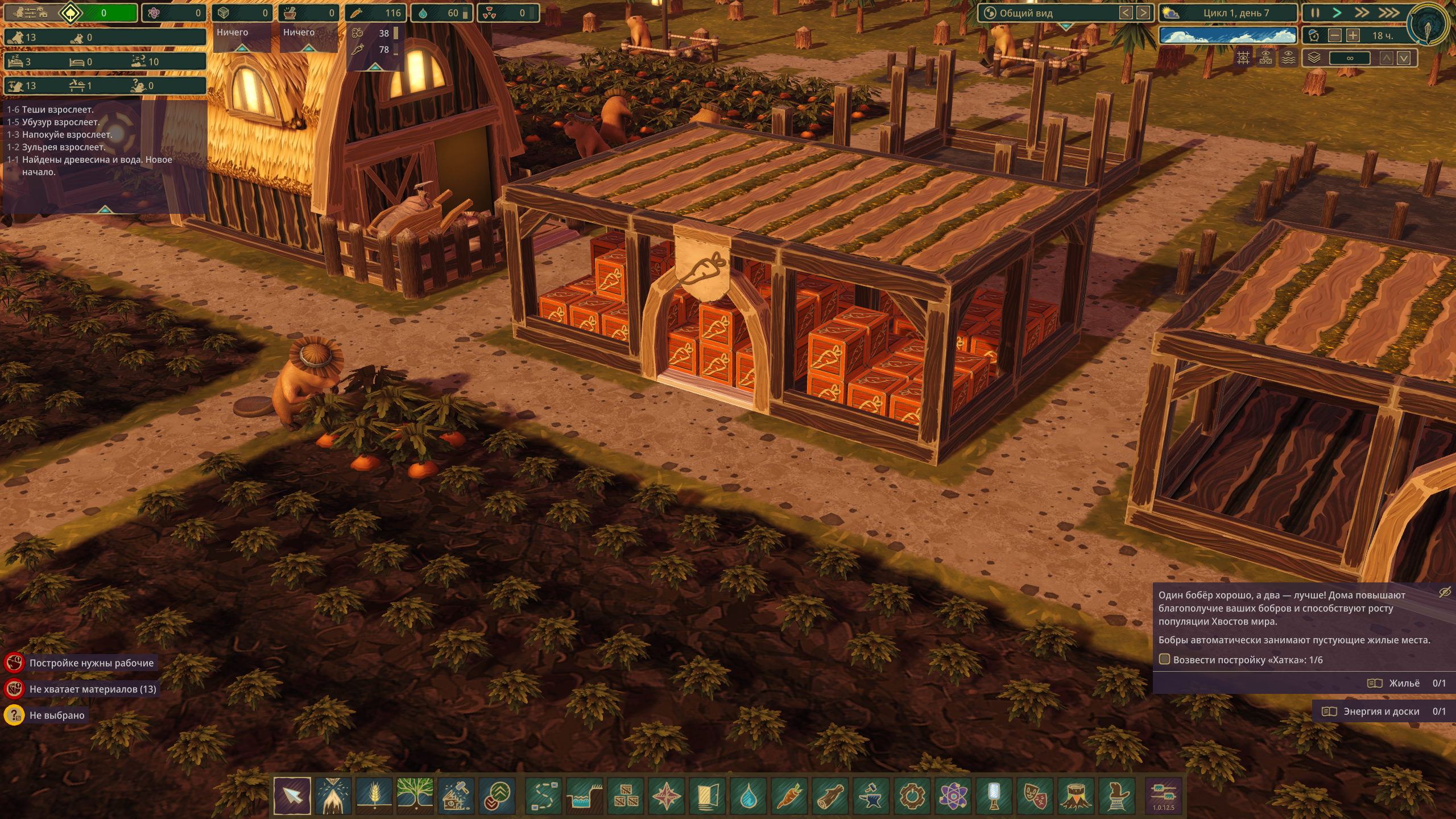Open the 'Энергия и доски' tutorial entry
This screenshot has height=819, width=1456.
click(1382, 712)
